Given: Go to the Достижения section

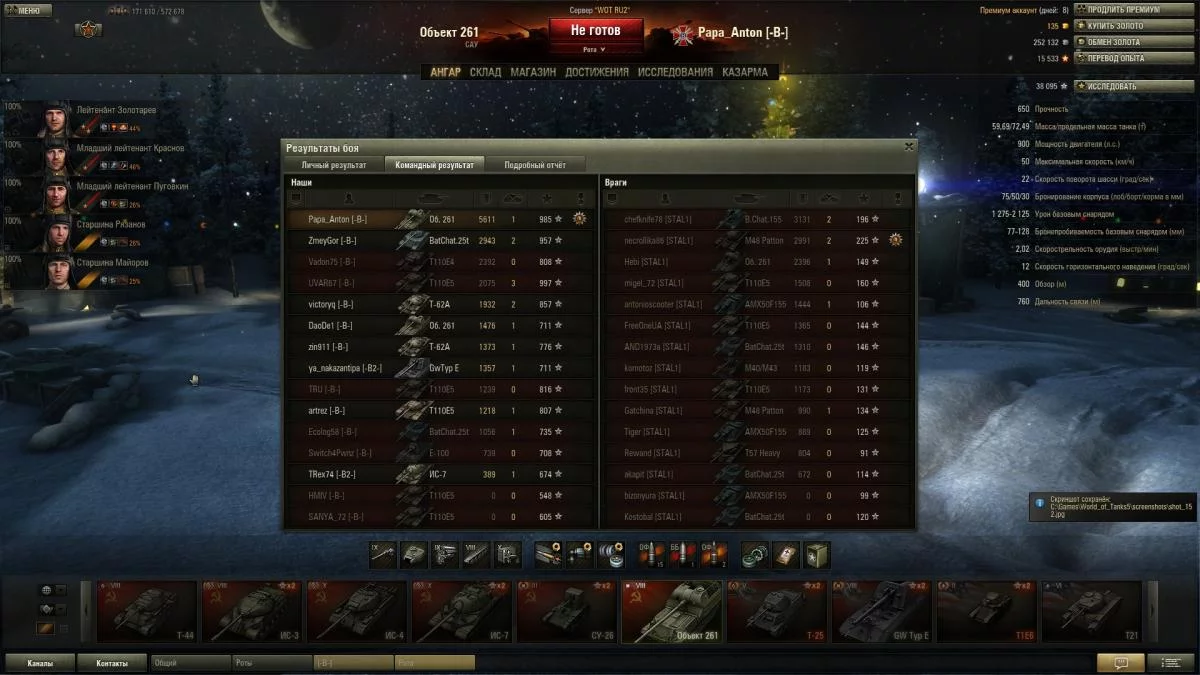Looking at the screenshot, I should click(x=596, y=72).
